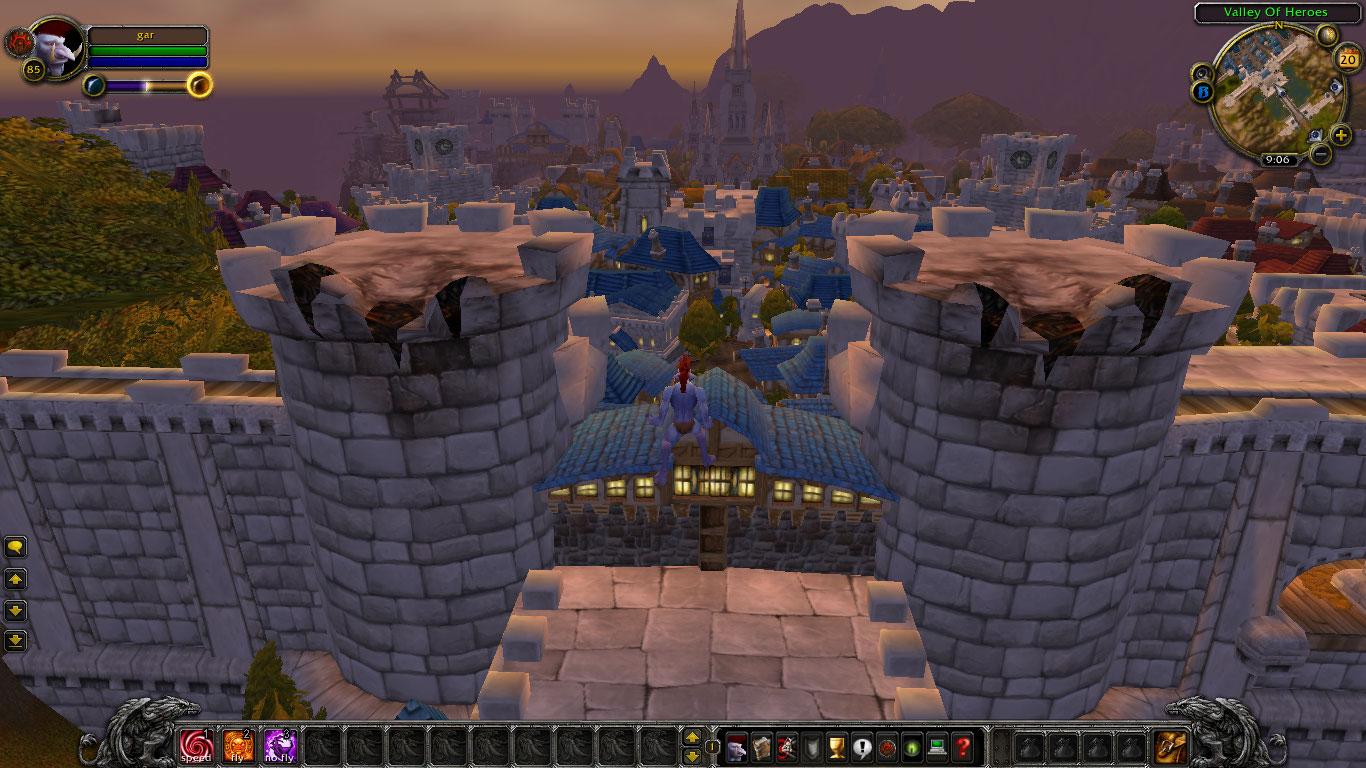The image size is (1366, 768).
Task: Open the spellbook micro button
Action: tap(762, 747)
